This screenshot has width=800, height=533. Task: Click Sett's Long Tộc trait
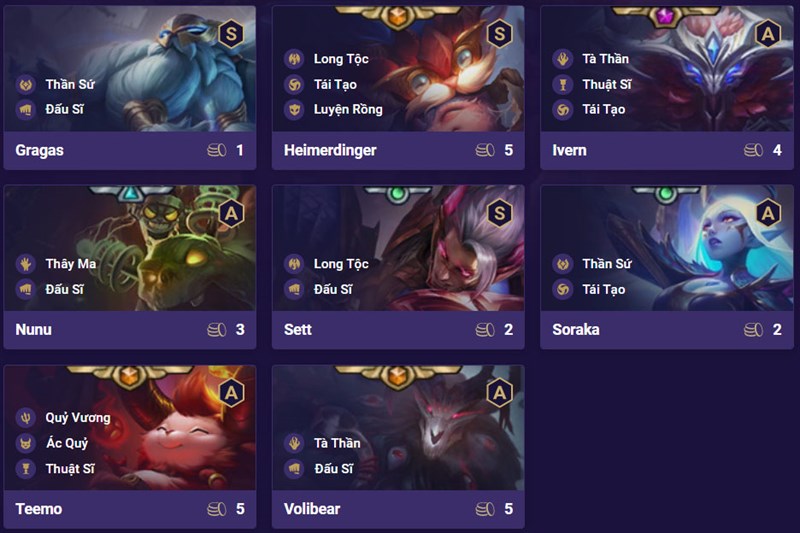pos(340,264)
